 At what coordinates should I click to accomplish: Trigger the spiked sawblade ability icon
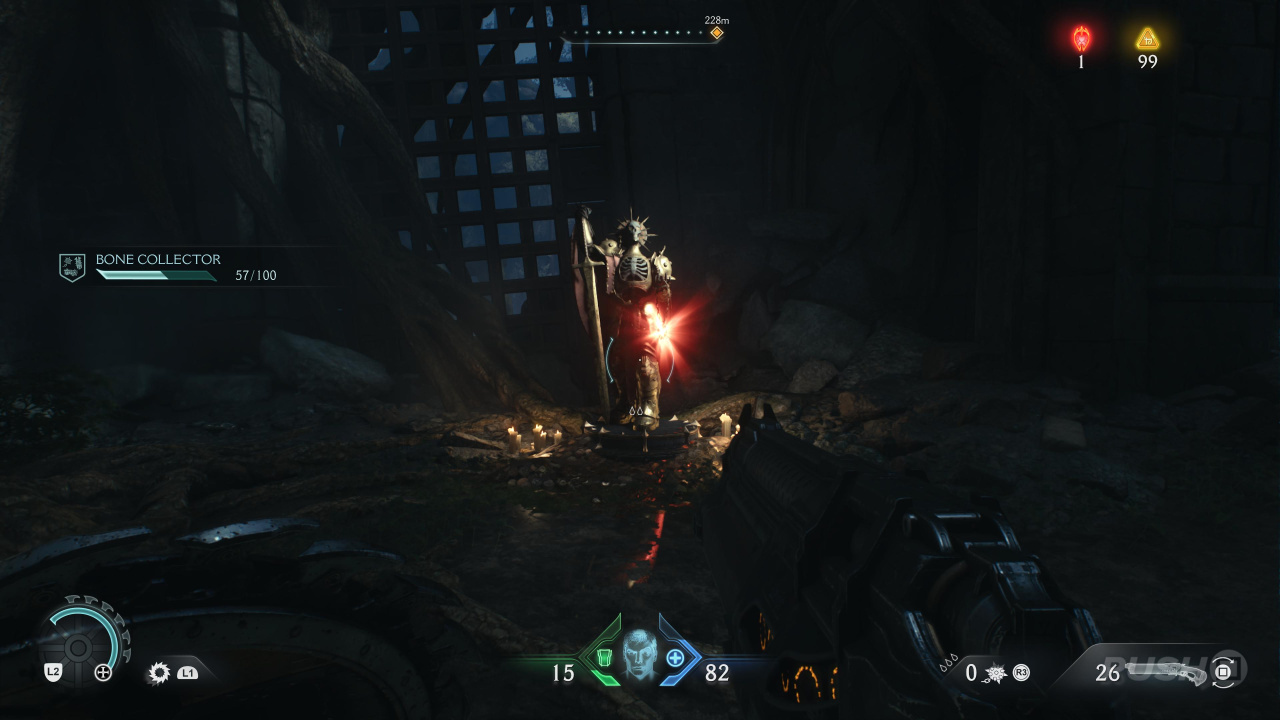[x=159, y=673]
